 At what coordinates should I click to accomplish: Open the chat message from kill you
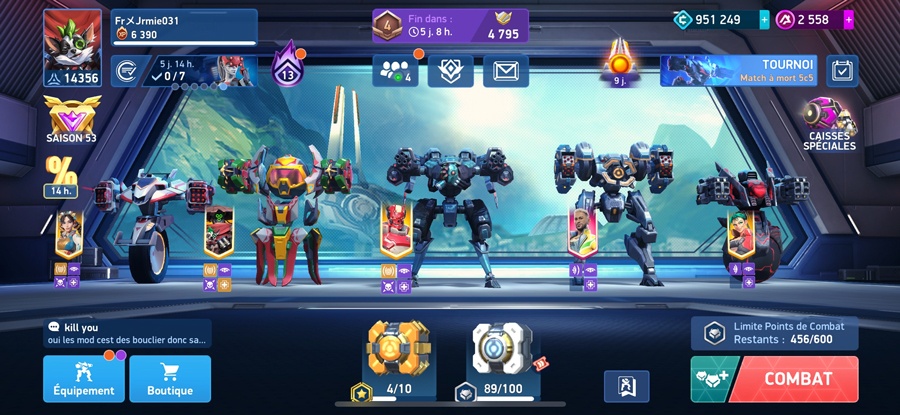126,334
